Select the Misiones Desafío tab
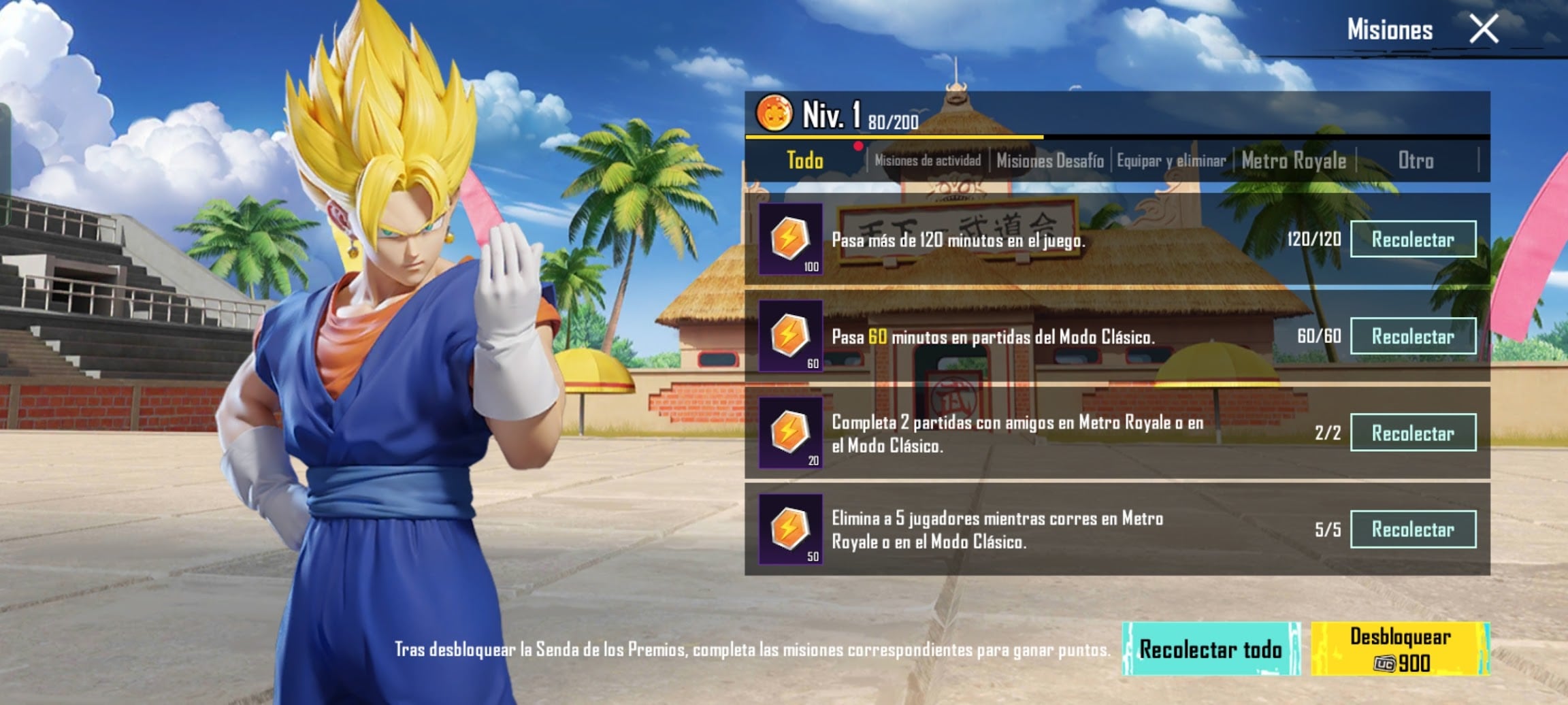This screenshot has height=705, width=1568. click(1049, 161)
